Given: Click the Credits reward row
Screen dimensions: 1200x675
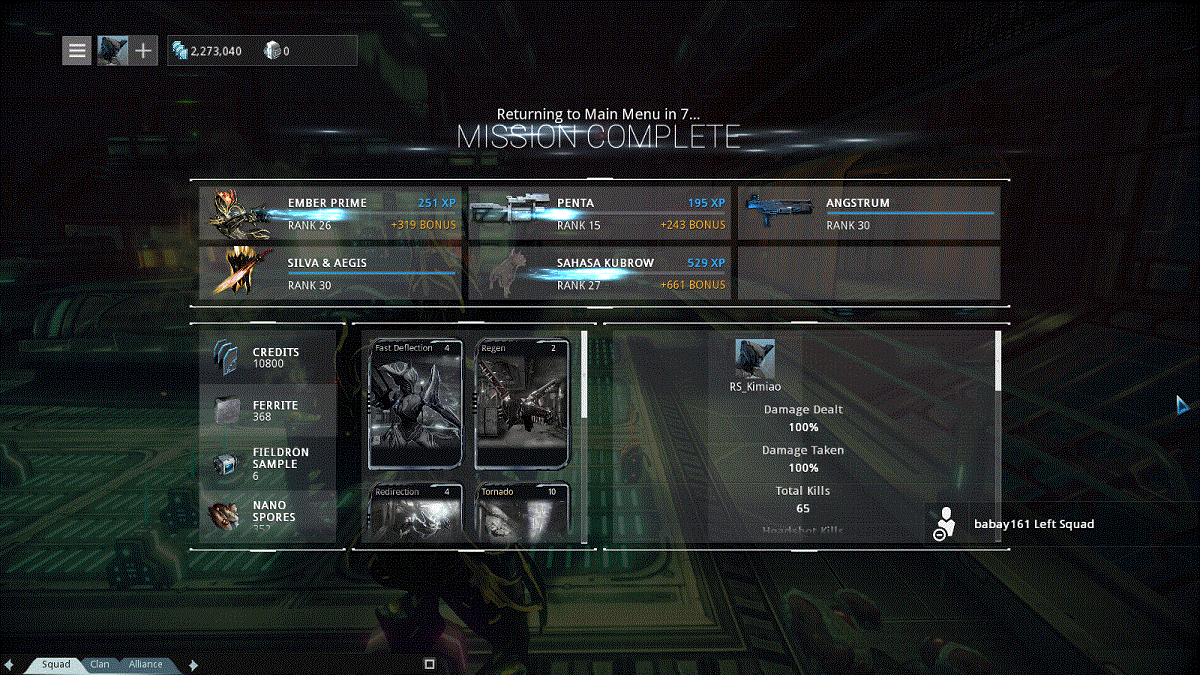Looking at the screenshot, I should (268, 358).
